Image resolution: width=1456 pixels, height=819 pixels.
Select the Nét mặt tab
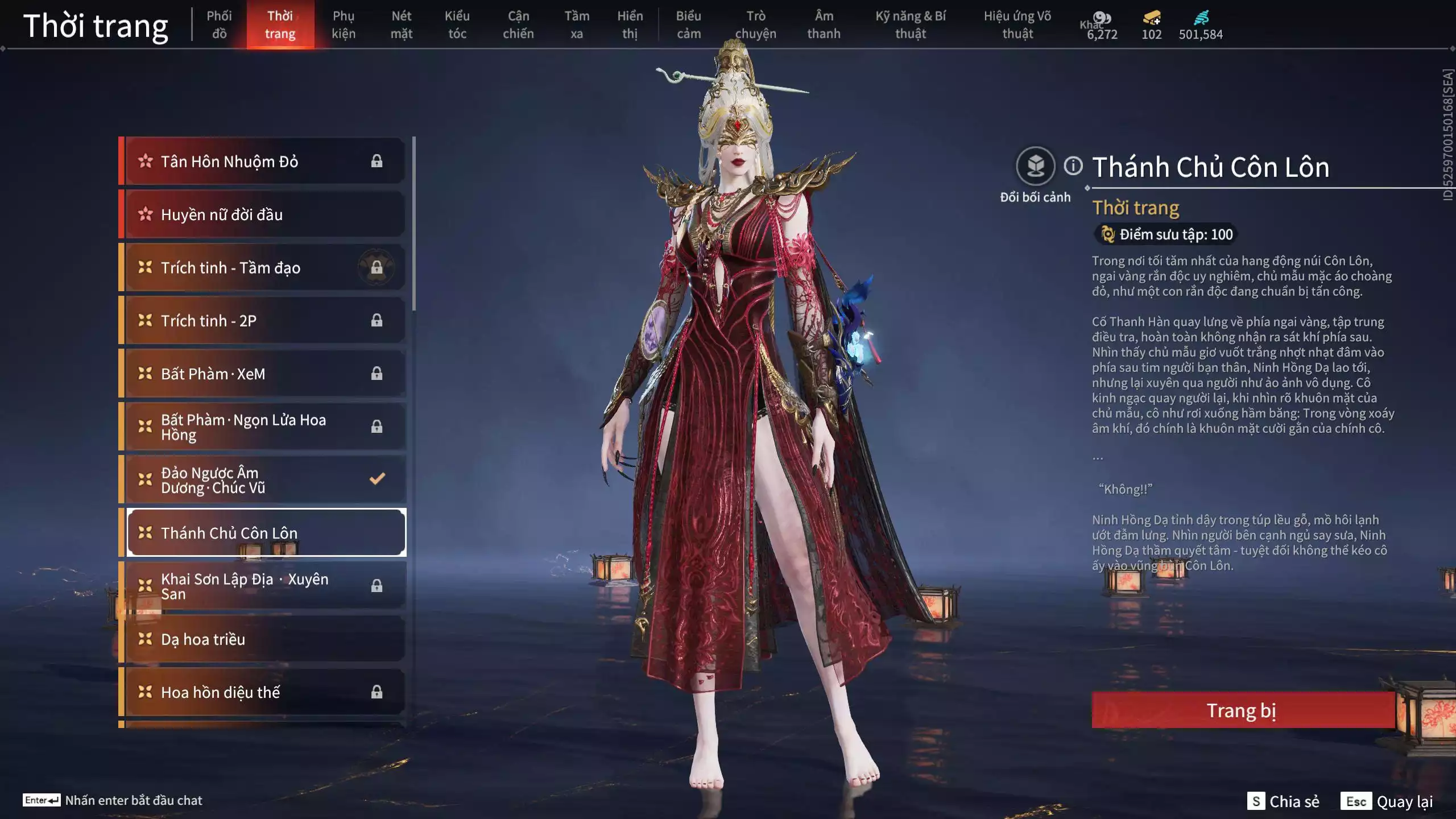pyautogui.click(x=401, y=24)
